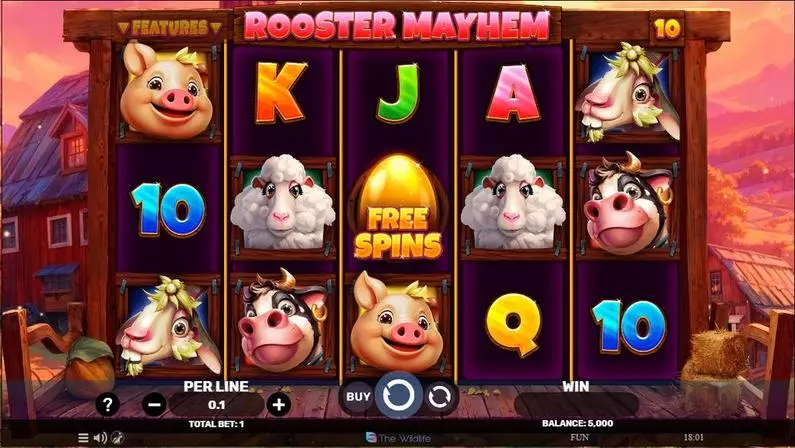
Task: Toggle the sound speaker icon
Action: pos(100,438)
